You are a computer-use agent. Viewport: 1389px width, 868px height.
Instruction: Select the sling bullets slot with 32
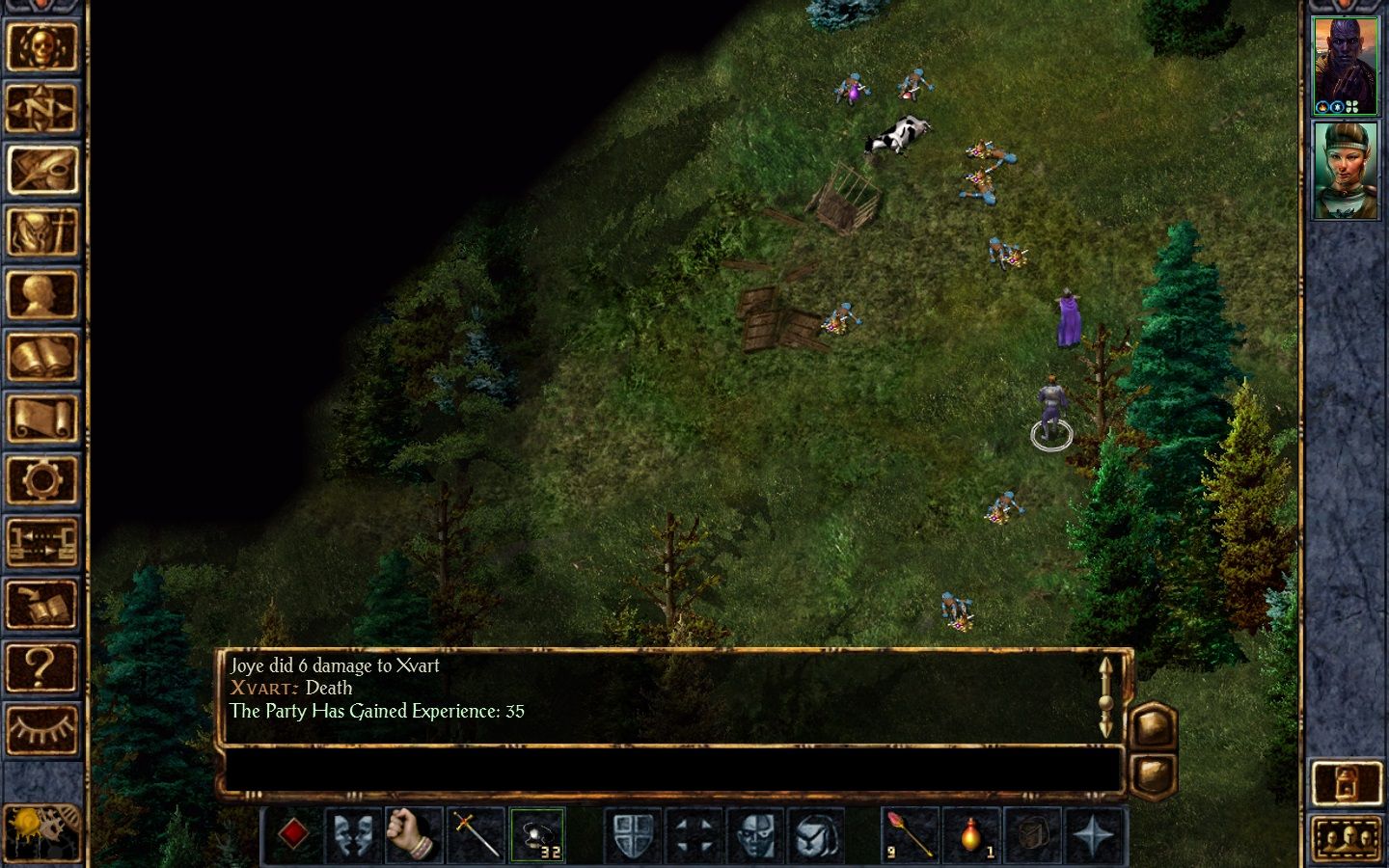point(537,834)
